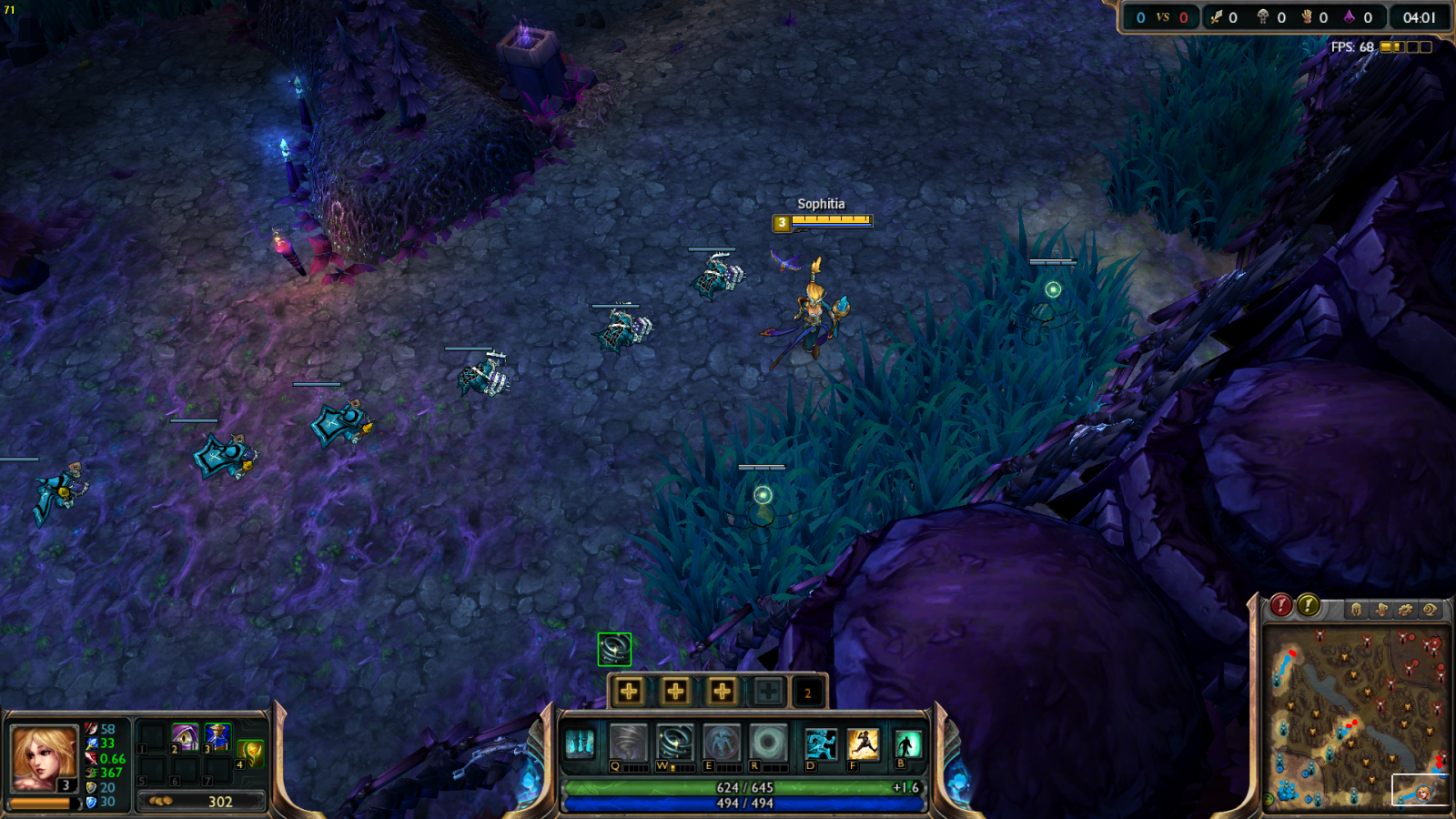Cast the Q tornado ability Howling Gale
Image resolution: width=1456 pixels, height=819 pixels.
click(x=628, y=743)
